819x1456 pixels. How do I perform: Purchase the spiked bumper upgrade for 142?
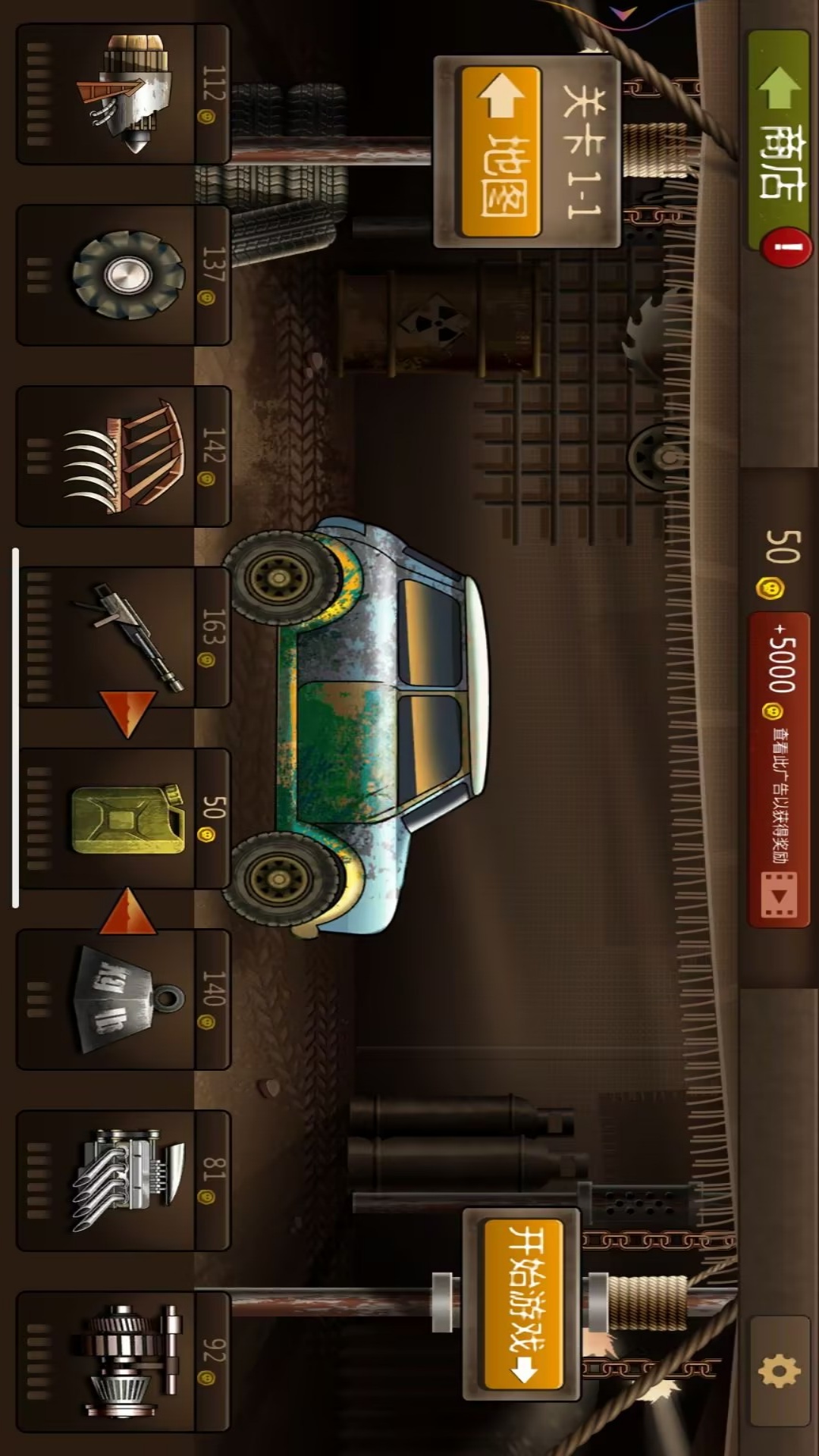point(123,457)
